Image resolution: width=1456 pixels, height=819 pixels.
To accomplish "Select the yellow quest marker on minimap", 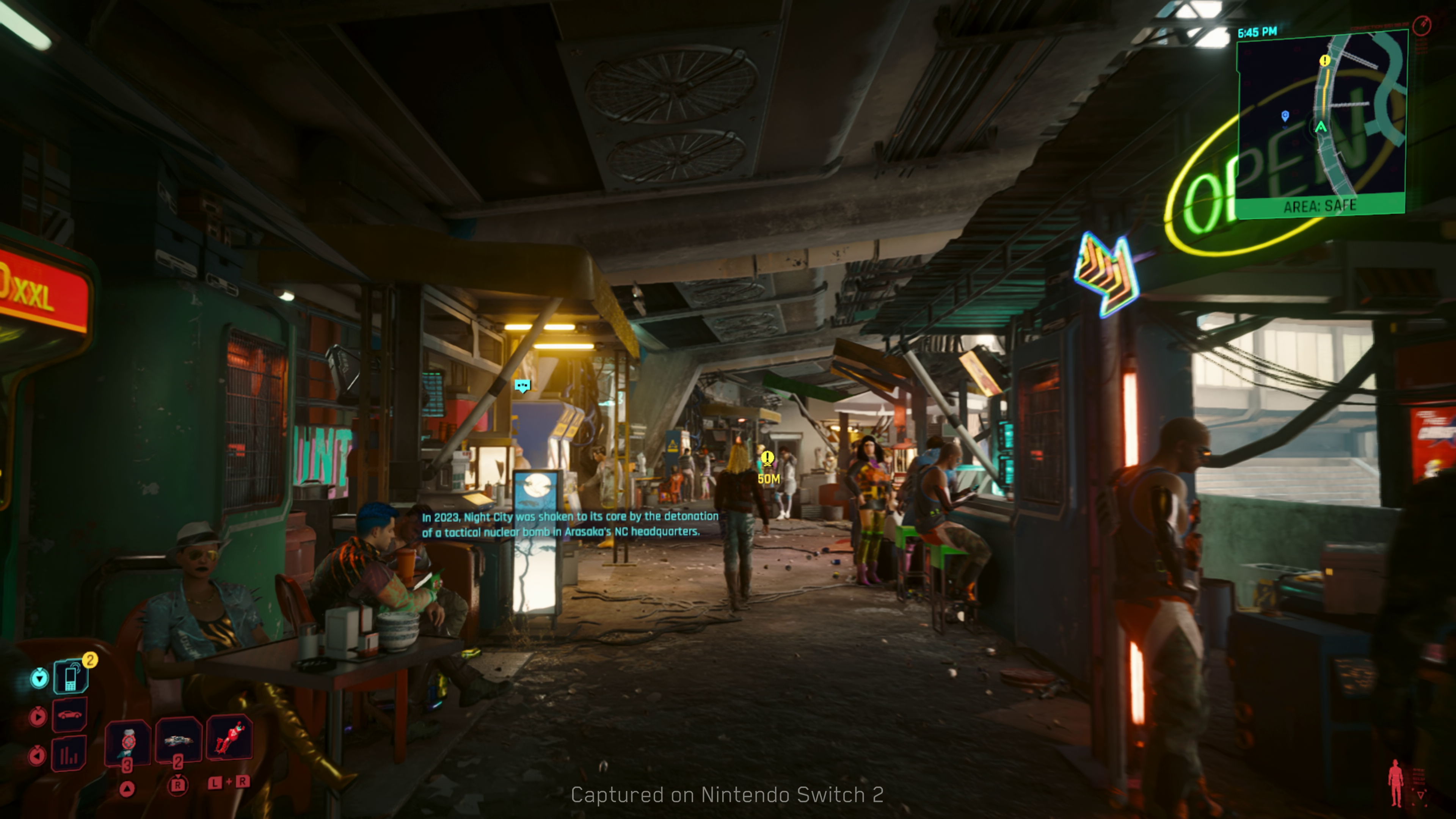I will point(1324,61).
